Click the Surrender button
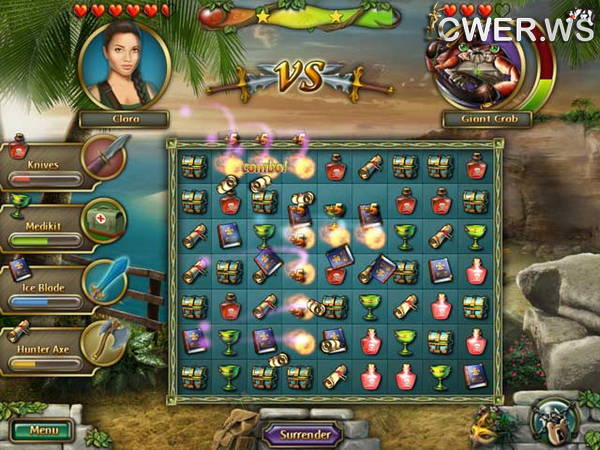 301,434
